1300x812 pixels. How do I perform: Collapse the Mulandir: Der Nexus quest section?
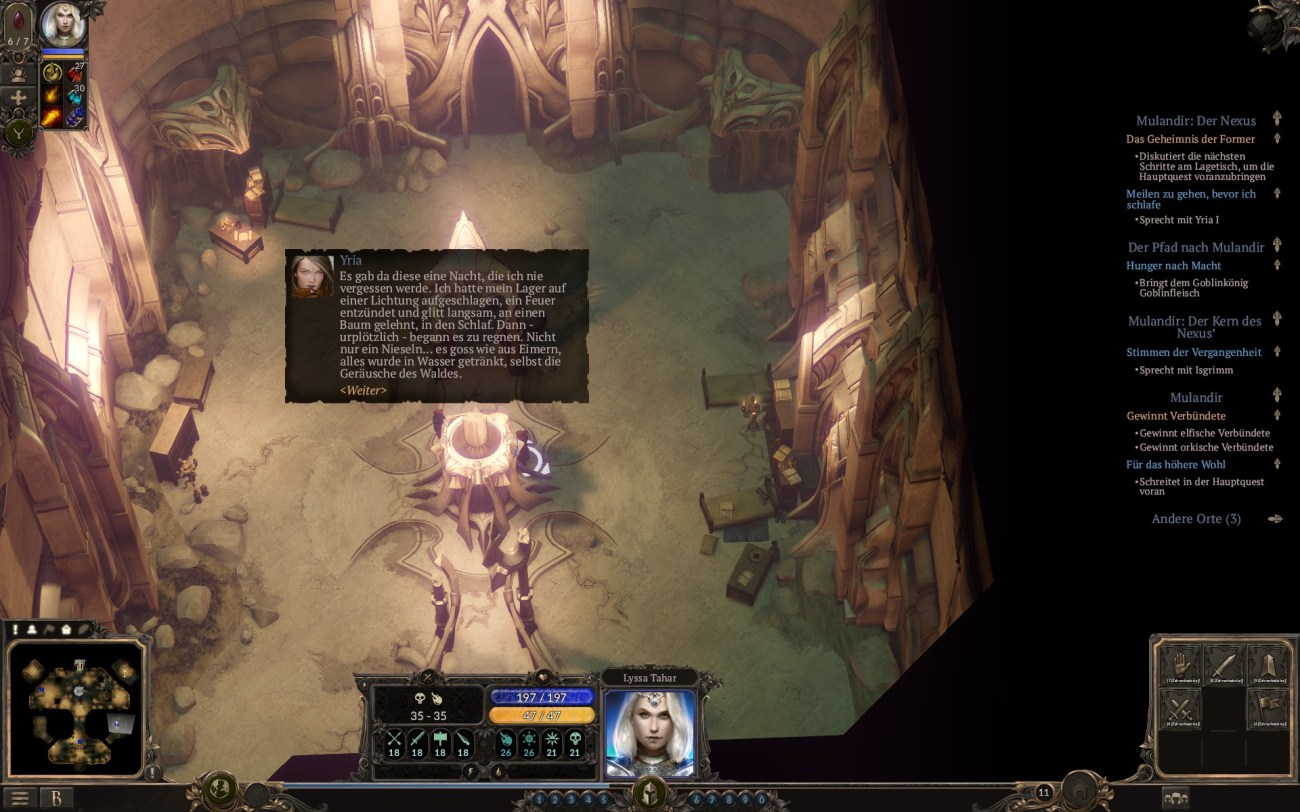click(1277, 120)
